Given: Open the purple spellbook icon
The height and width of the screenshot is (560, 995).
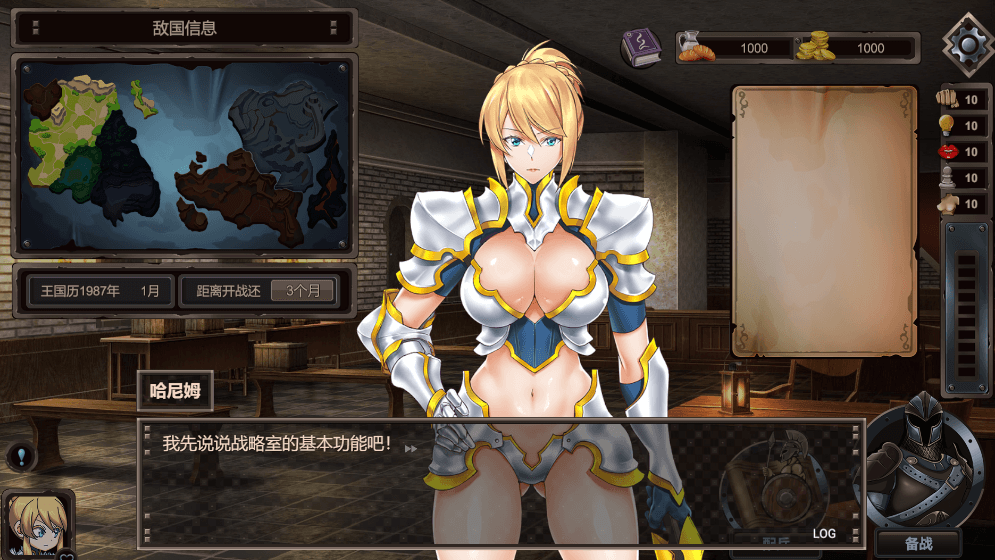Looking at the screenshot, I should point(640,48).
